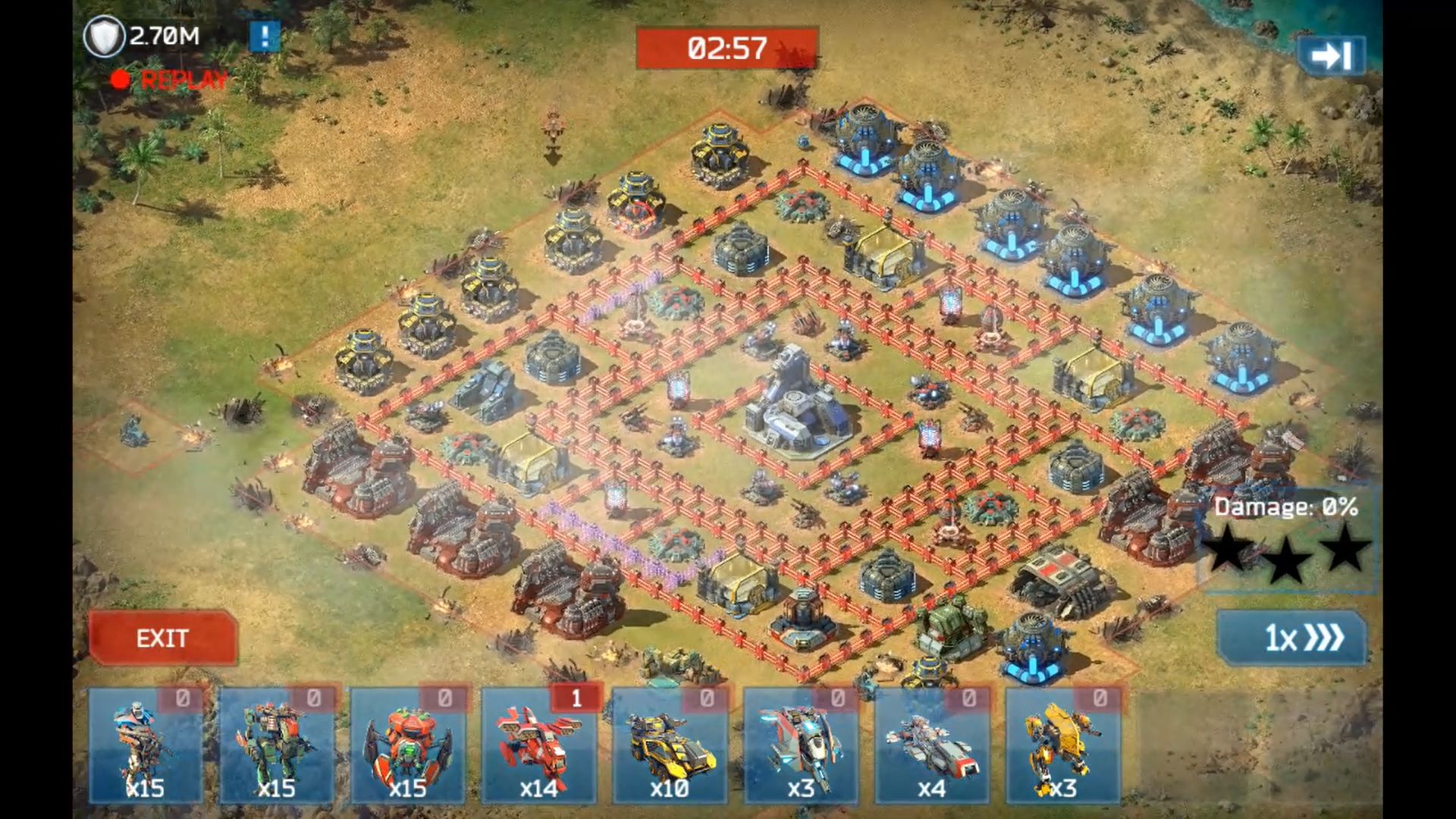Change the 1x replay speed

pos(1291,639)
